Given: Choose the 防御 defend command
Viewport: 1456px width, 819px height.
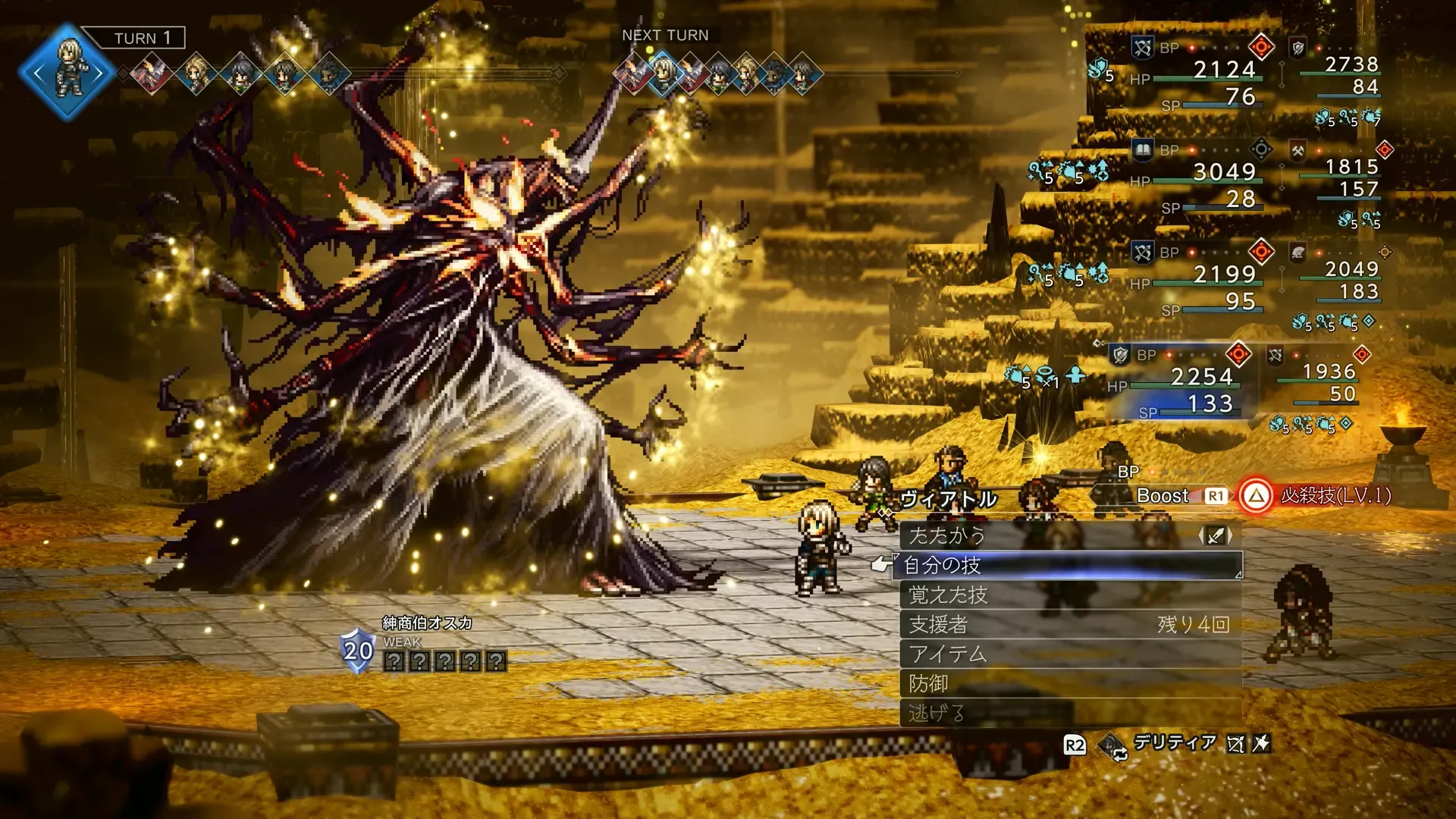Looking at the screenshot, I should coord(1069,684).
